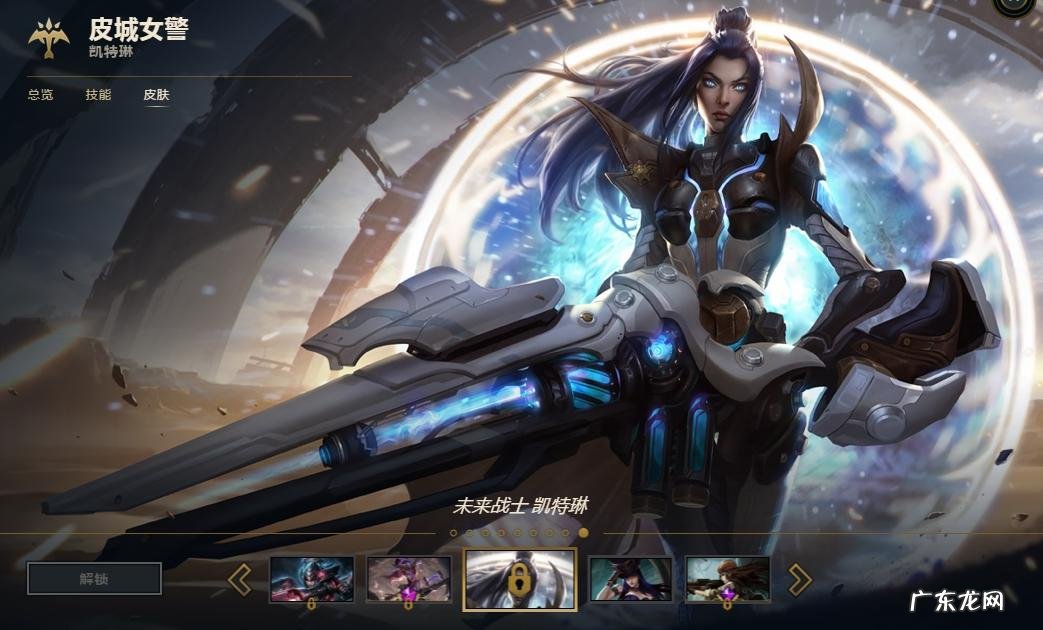This screenshot has height=630, width=1043.
Task: Click the 解锁 unlock button
Action: click(94, 578)
